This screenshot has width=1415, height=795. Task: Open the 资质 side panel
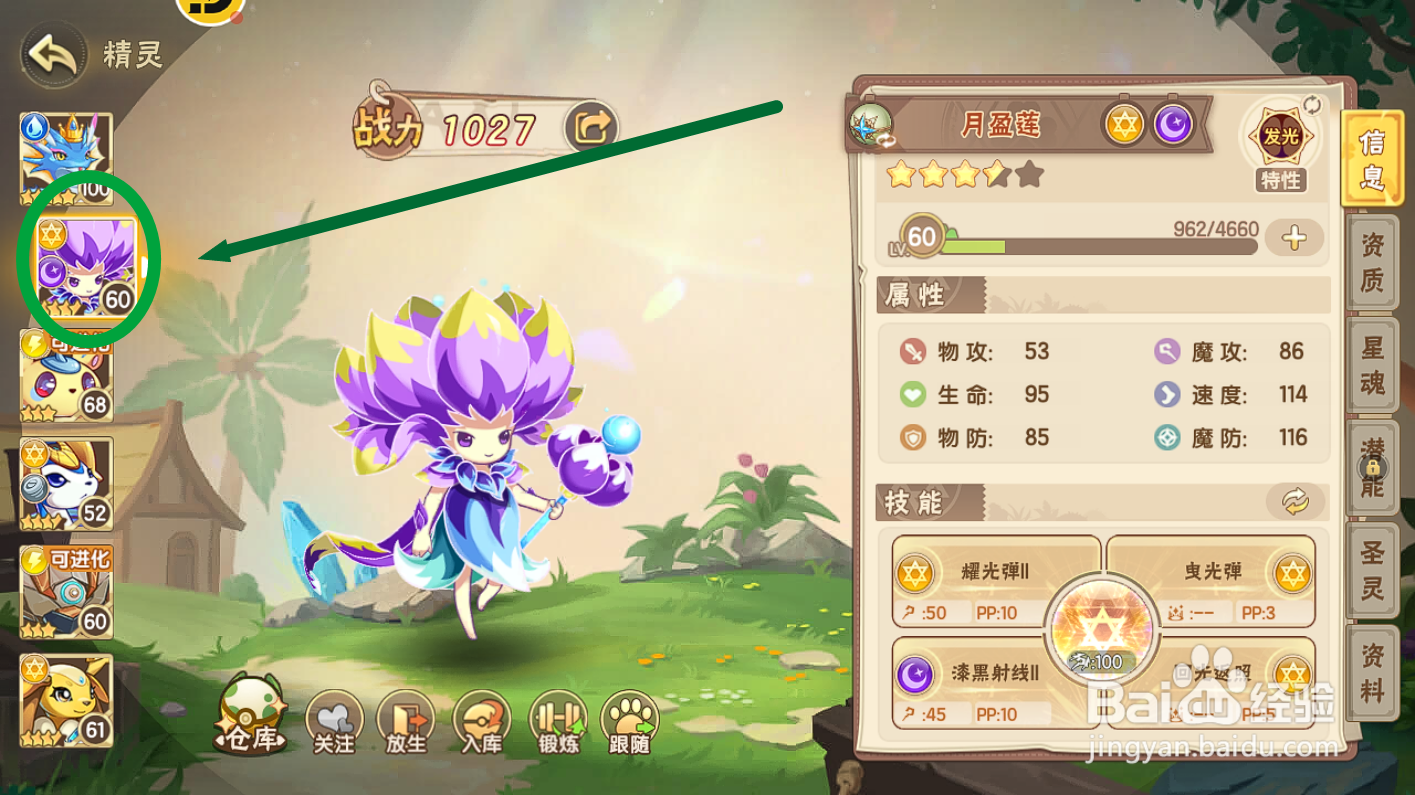[x=1373, y=263]
